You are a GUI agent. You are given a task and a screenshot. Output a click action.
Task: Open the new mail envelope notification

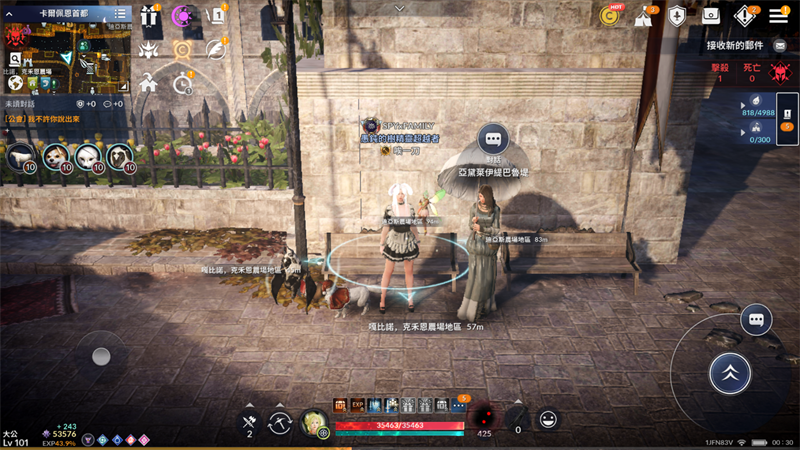point(780,46)
